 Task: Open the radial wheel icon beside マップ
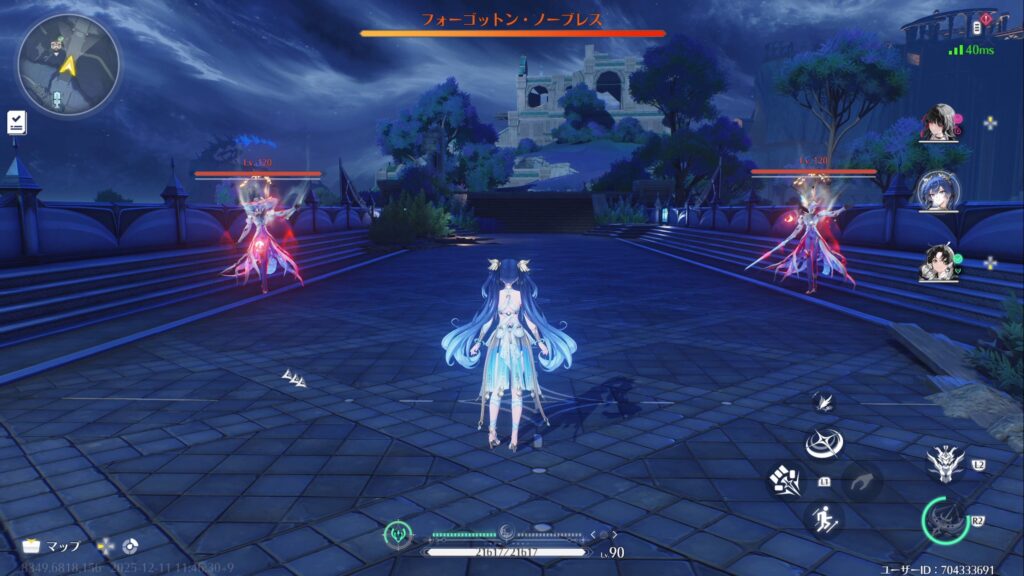click(x=130, y=546)
